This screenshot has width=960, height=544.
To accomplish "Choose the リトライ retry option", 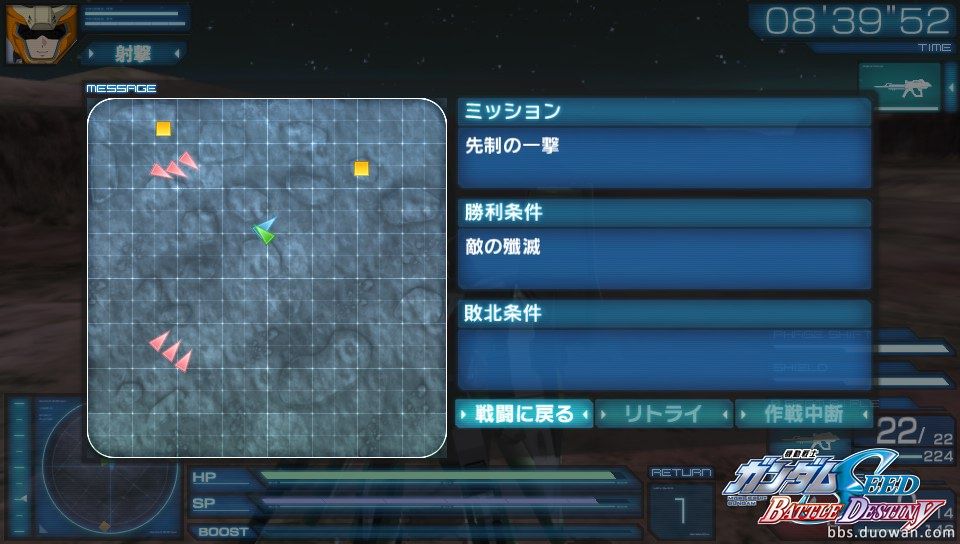I will pos(663,413).
